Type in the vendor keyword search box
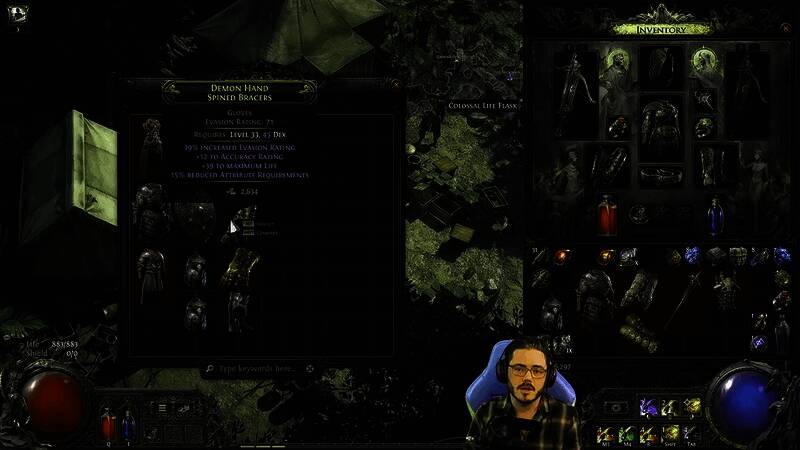The image size is (800, 450). 258,369
